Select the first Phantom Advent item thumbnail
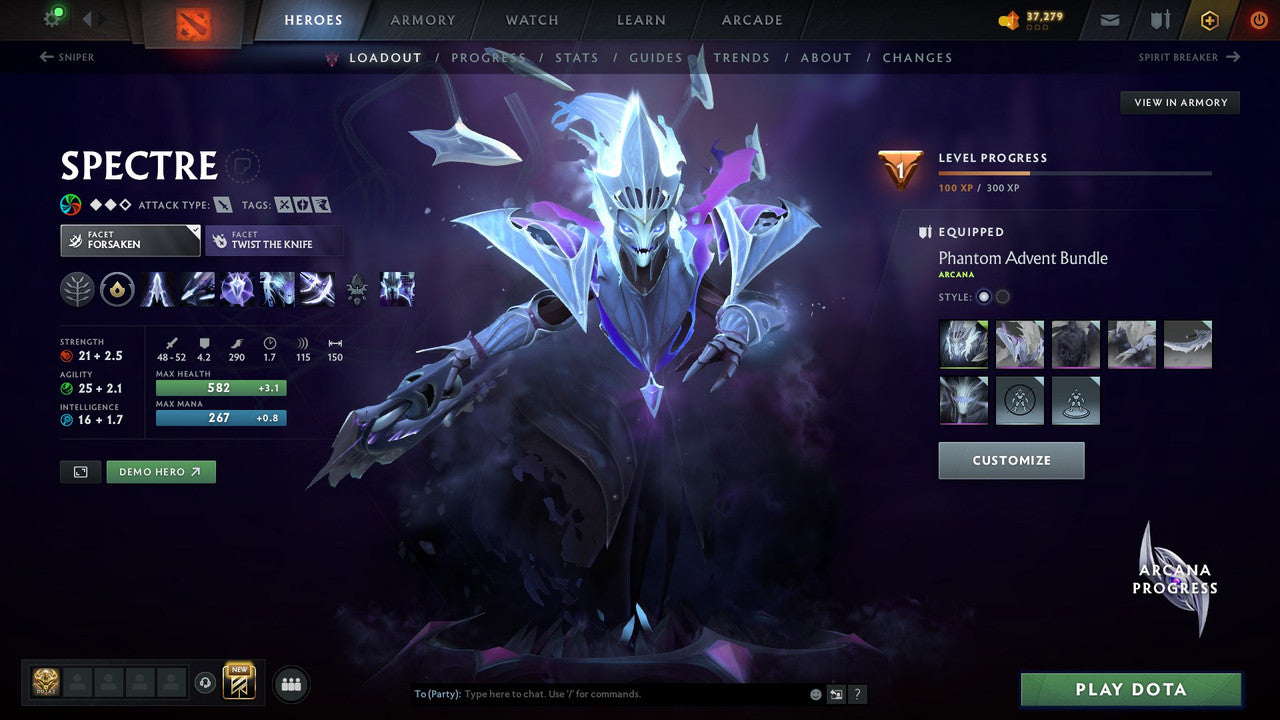The height and width of the screenshot is (720, 1280). [x=963, y=344]
